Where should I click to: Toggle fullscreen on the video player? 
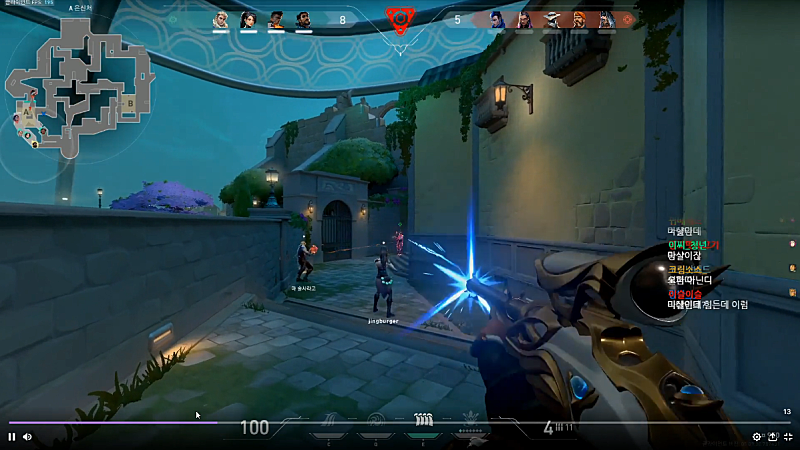[x=787, y=437]
